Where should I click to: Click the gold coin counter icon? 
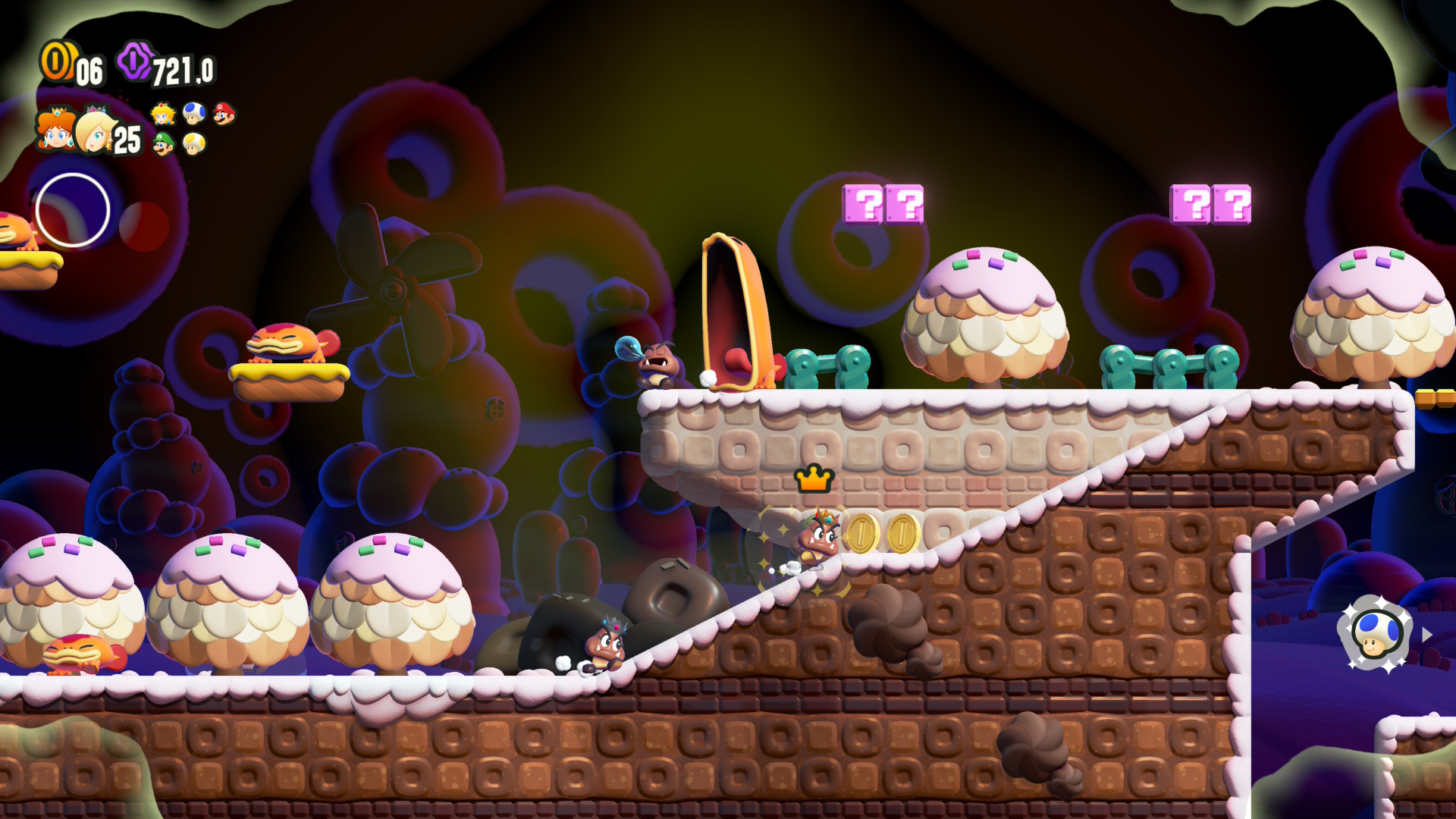(56, 61)
